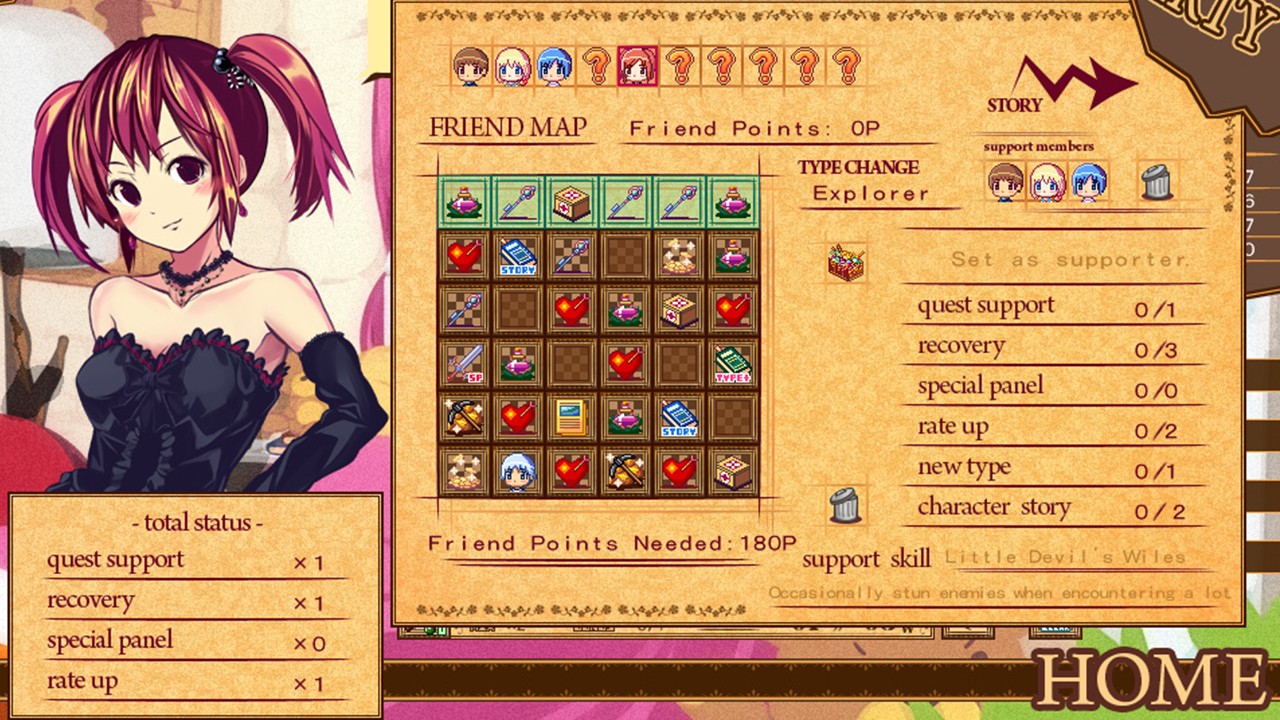Pick the blue-haired character in the top row
The image size is (1280, 720).
click(553, 67)
